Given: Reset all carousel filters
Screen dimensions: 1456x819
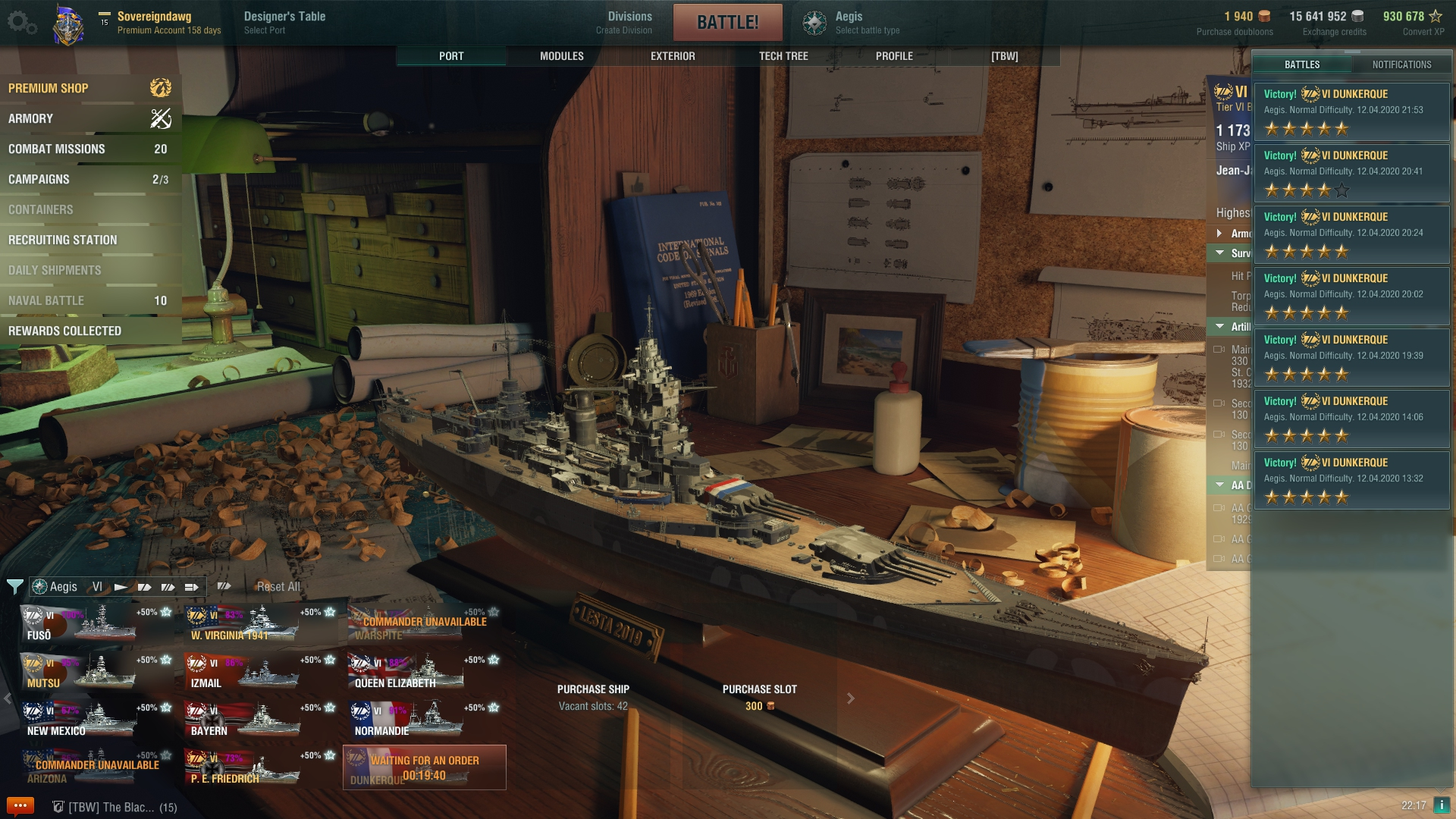Looking at the screenshot, I should click(278, 586).
